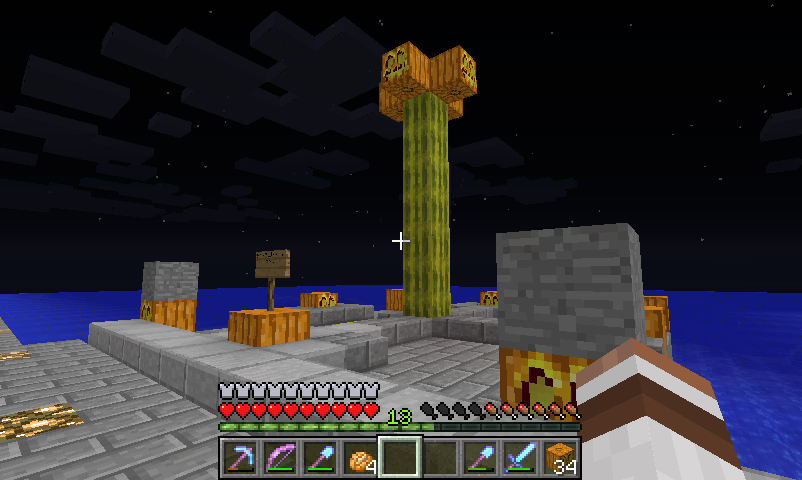Select the pumpkin stack of 34
The height and width of the screenshot is (480, 802).
(x=560, y=458)
